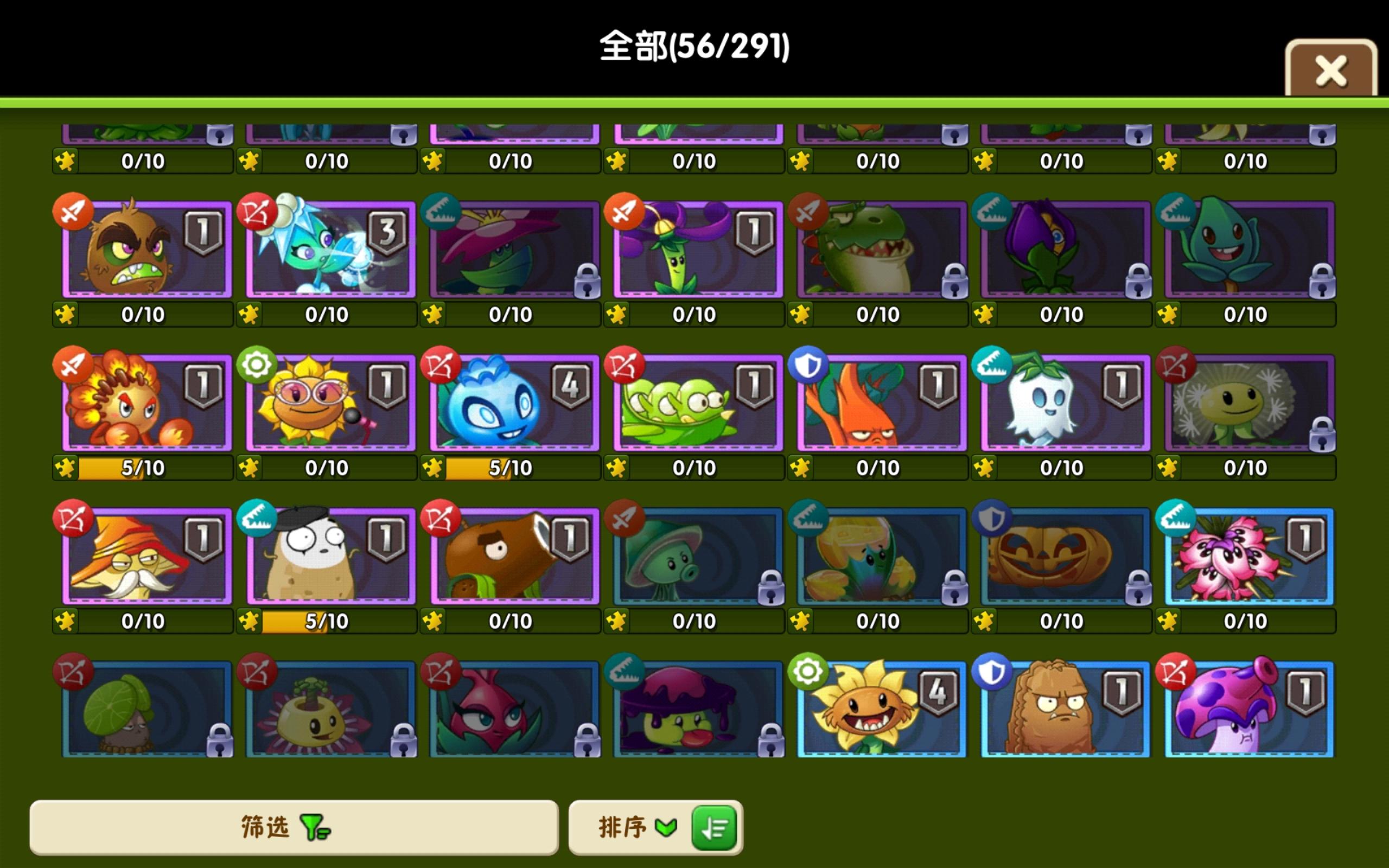Click the level 4 badge on Electric Blueberry

click(x=570, y=385)
